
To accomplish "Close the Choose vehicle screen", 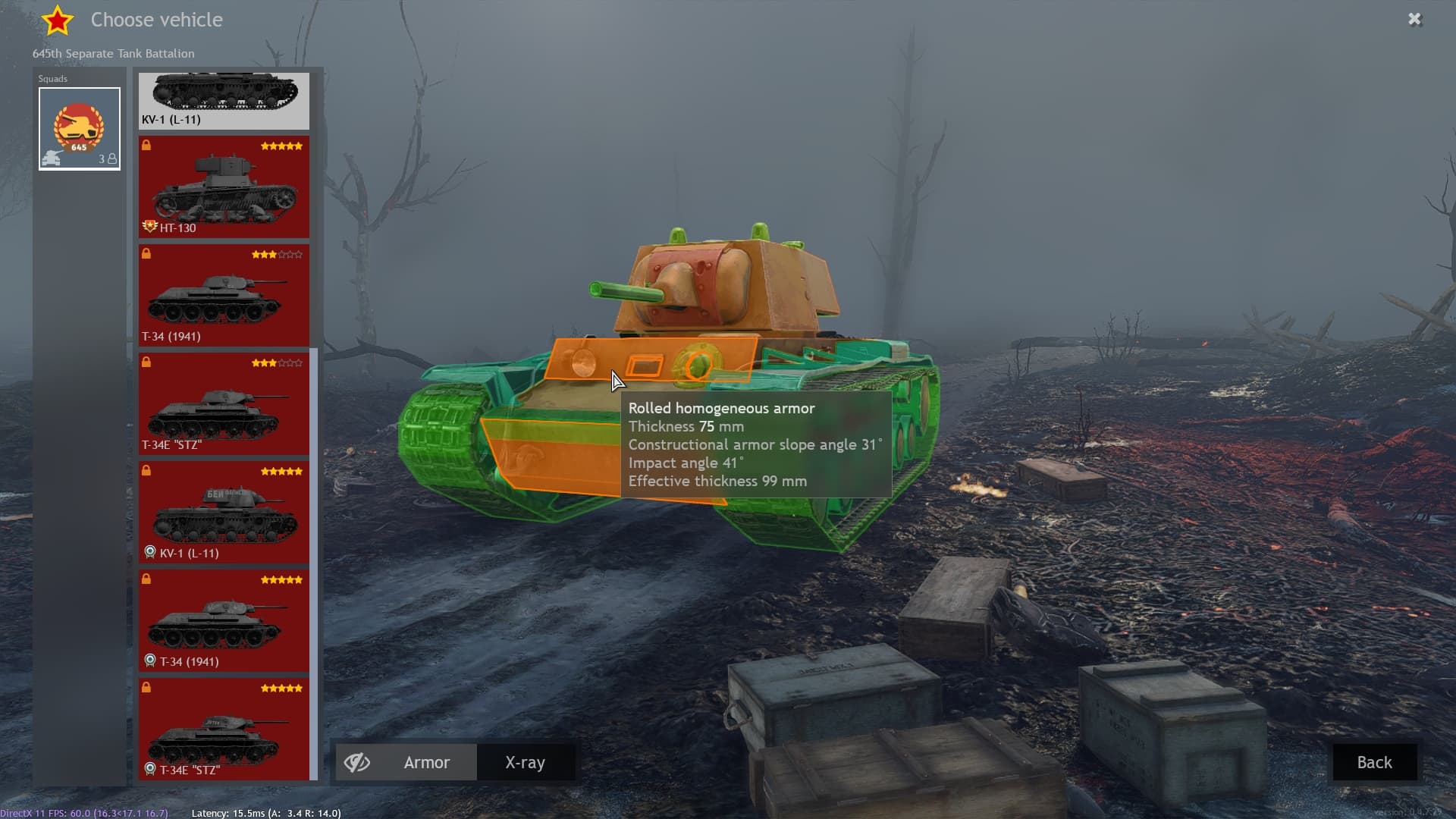I will tap(1414, 20).
